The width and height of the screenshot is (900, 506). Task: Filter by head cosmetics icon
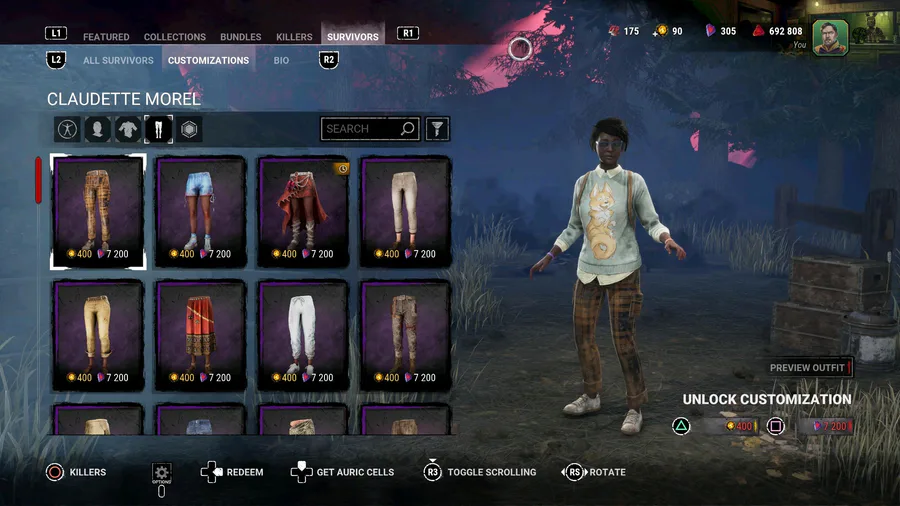97,129
